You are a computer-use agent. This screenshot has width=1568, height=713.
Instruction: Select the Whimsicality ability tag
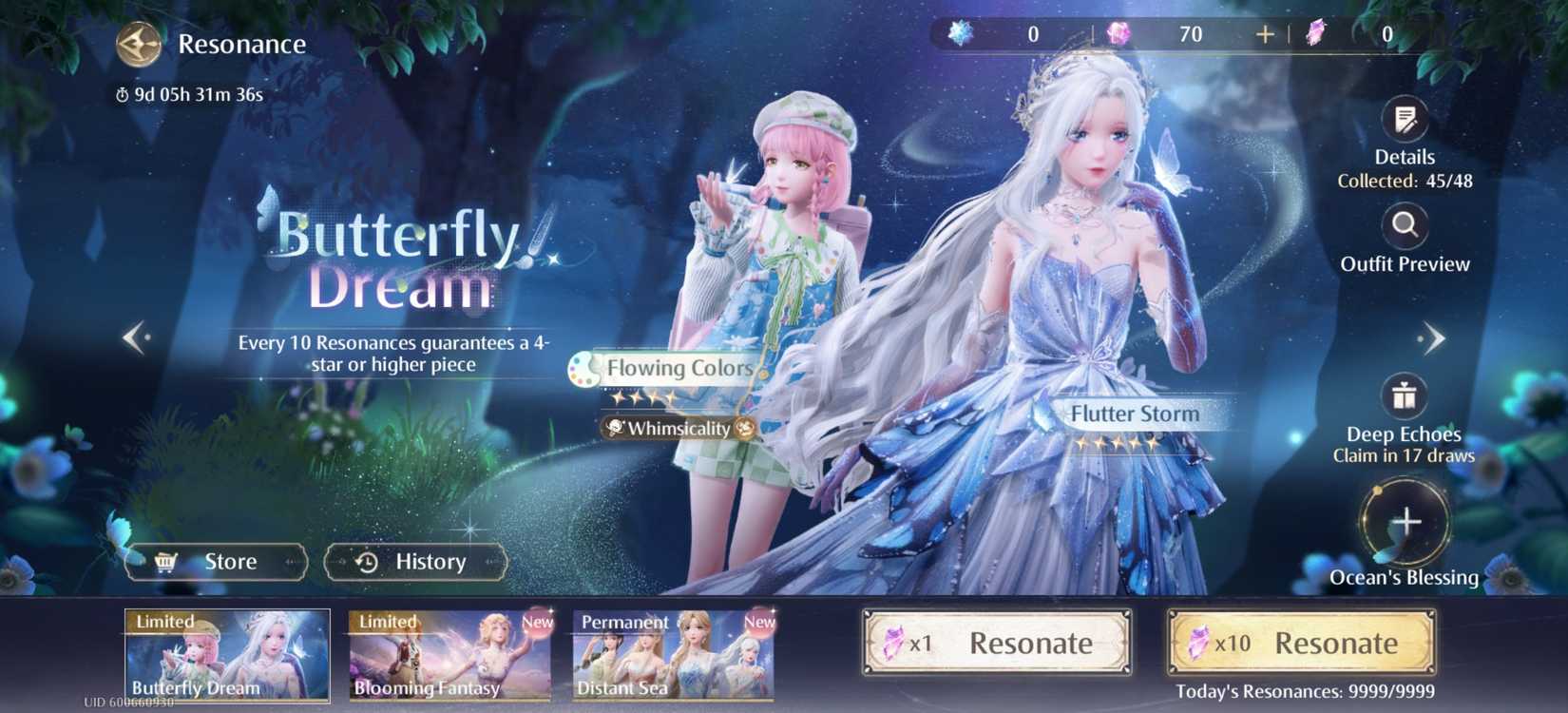(679, 429)
